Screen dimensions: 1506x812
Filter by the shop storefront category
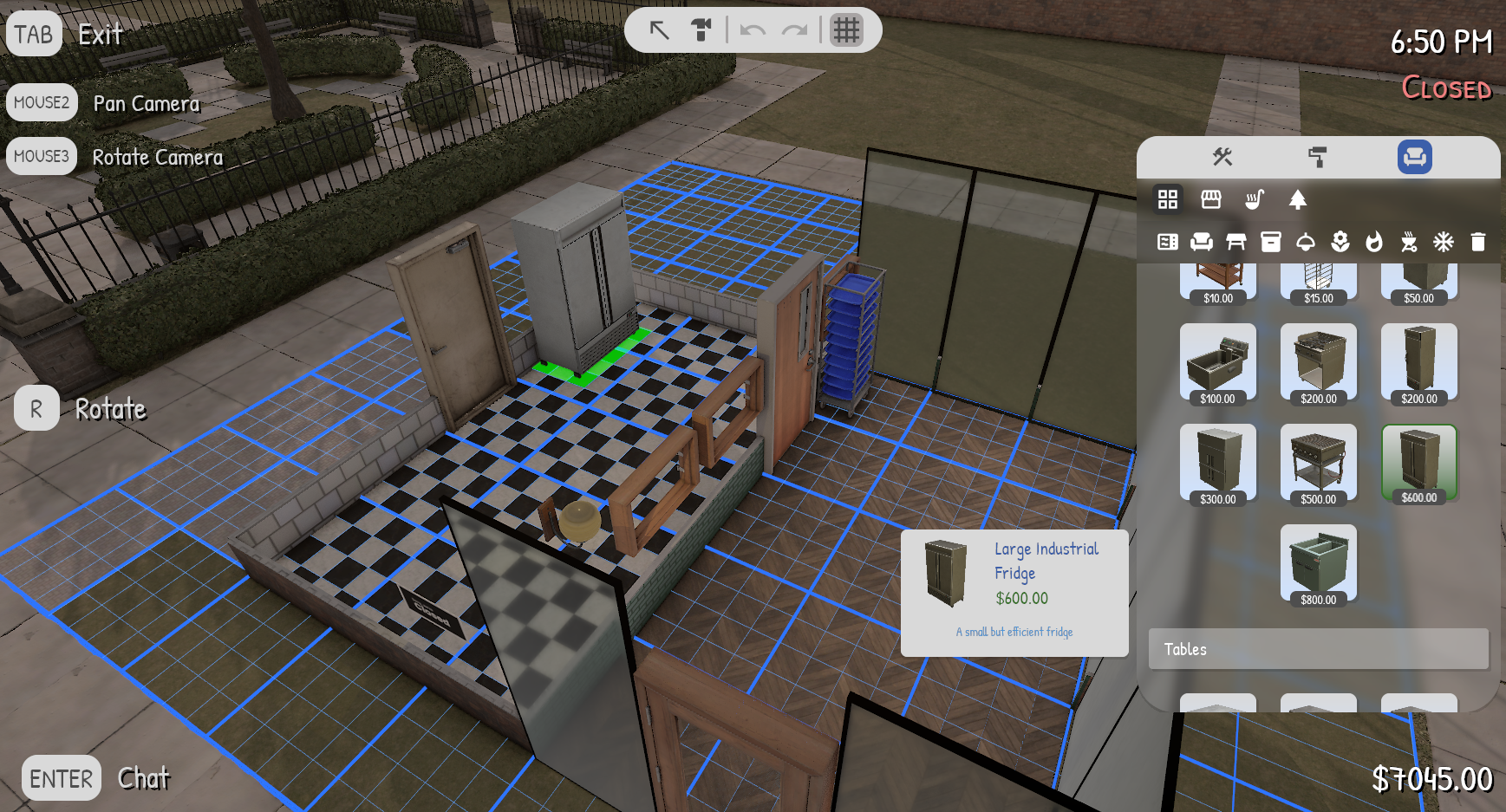click(1211, 199)
